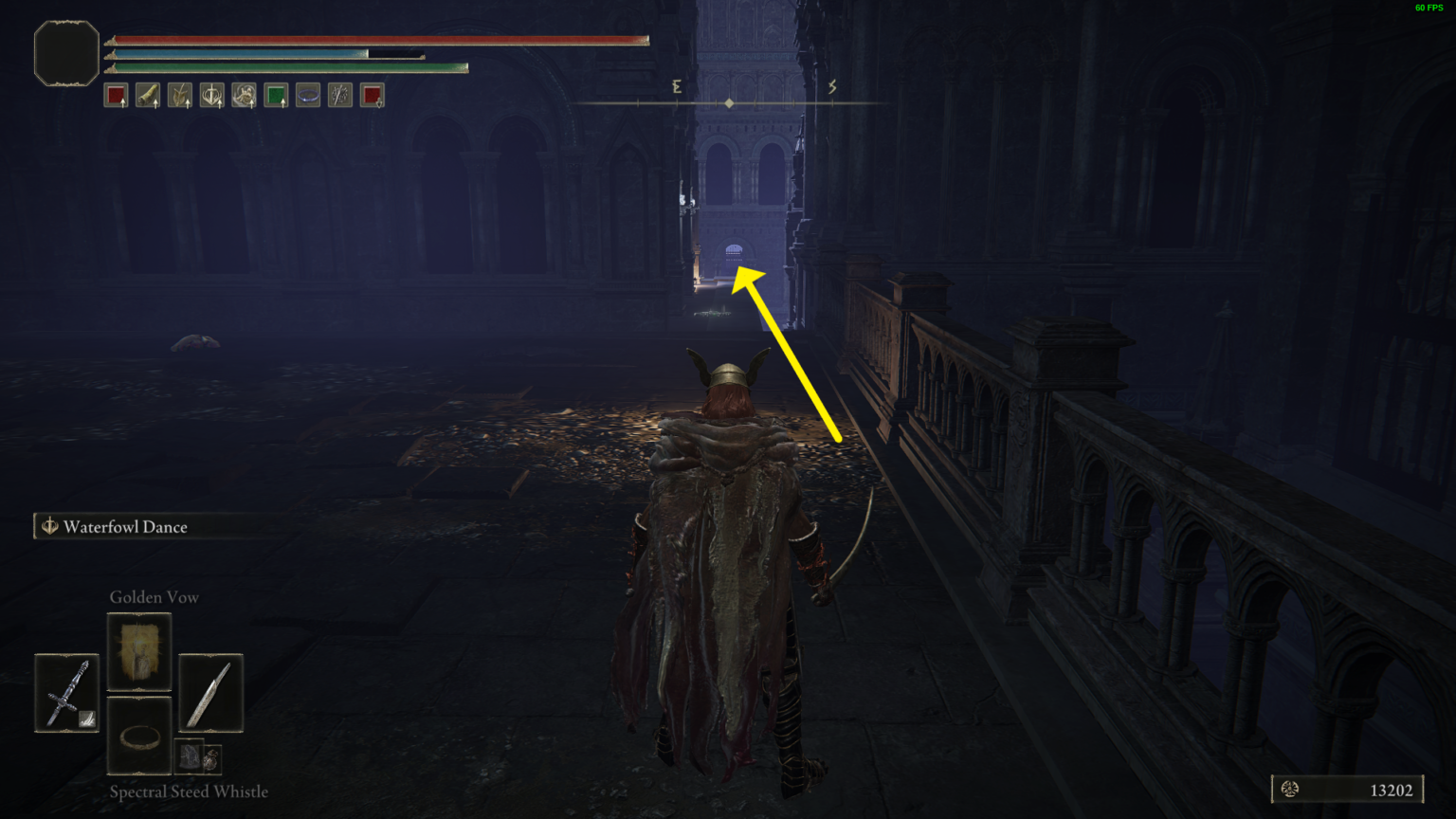
Task: Click the diamond marker on the compass bar
Action: coord(729,101)
